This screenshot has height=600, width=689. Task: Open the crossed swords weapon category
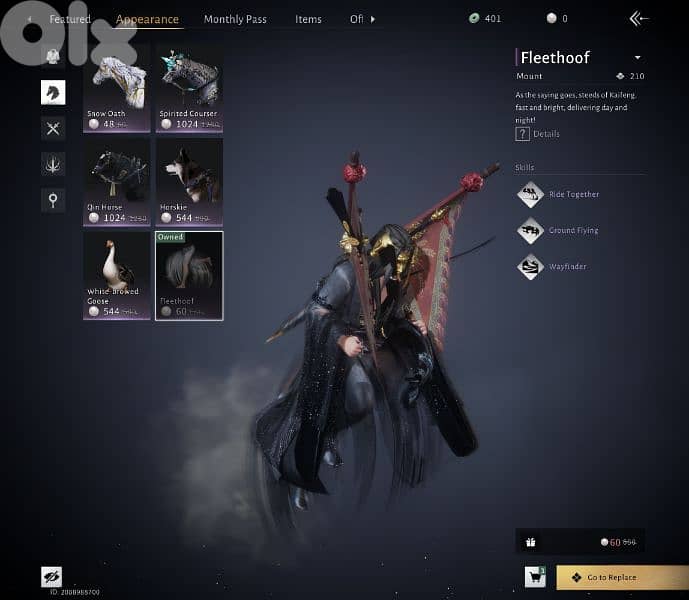tap(53, 128)
